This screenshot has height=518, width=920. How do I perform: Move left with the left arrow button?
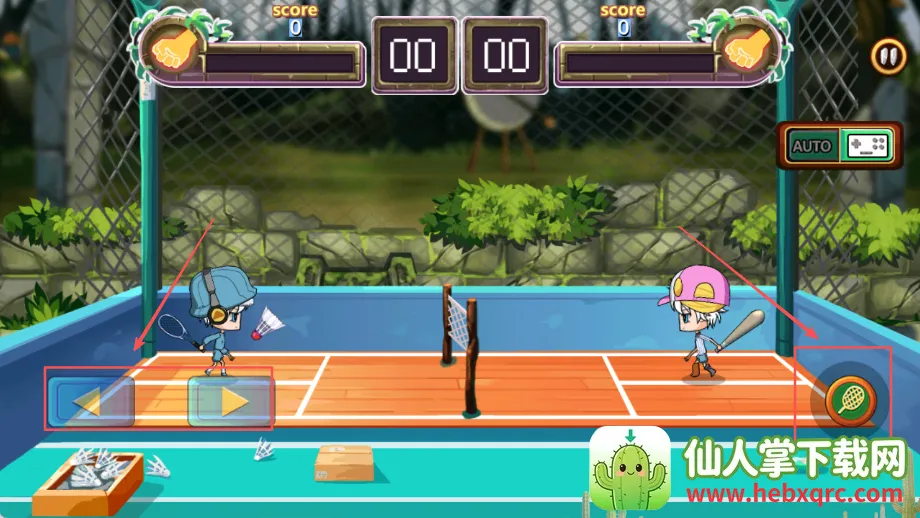point(90,401)
